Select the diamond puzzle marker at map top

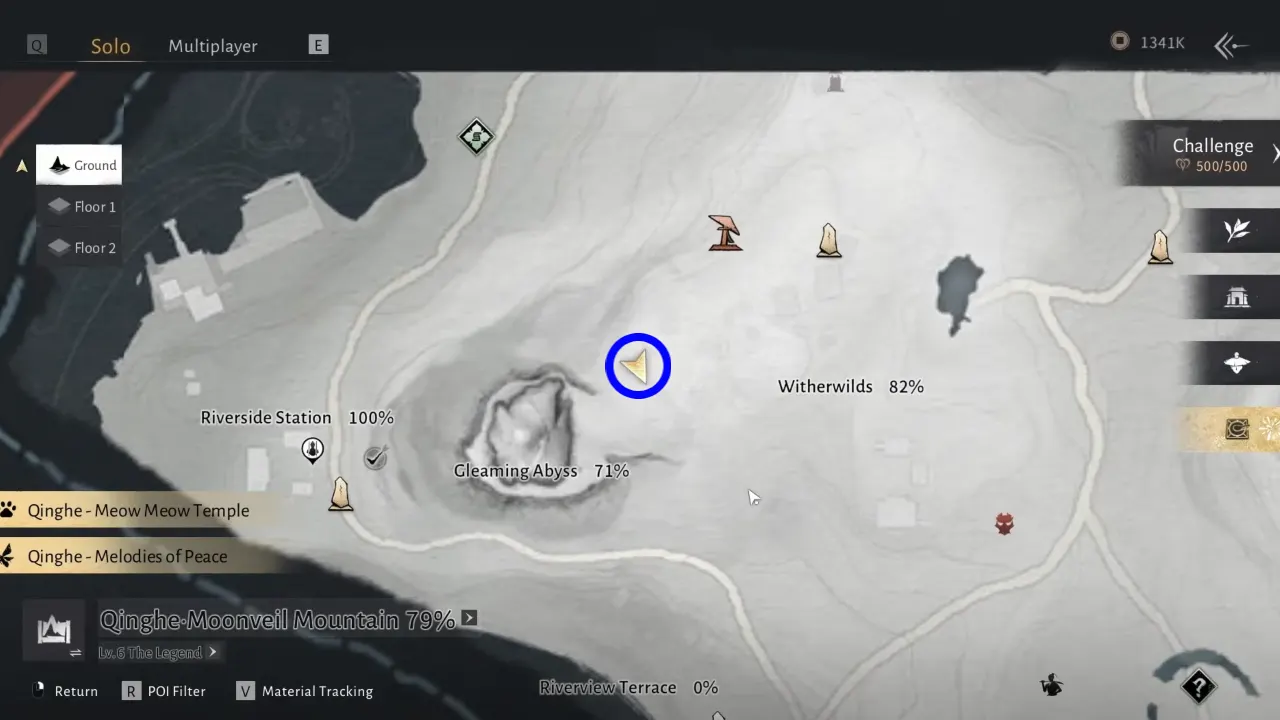point(475,137)
